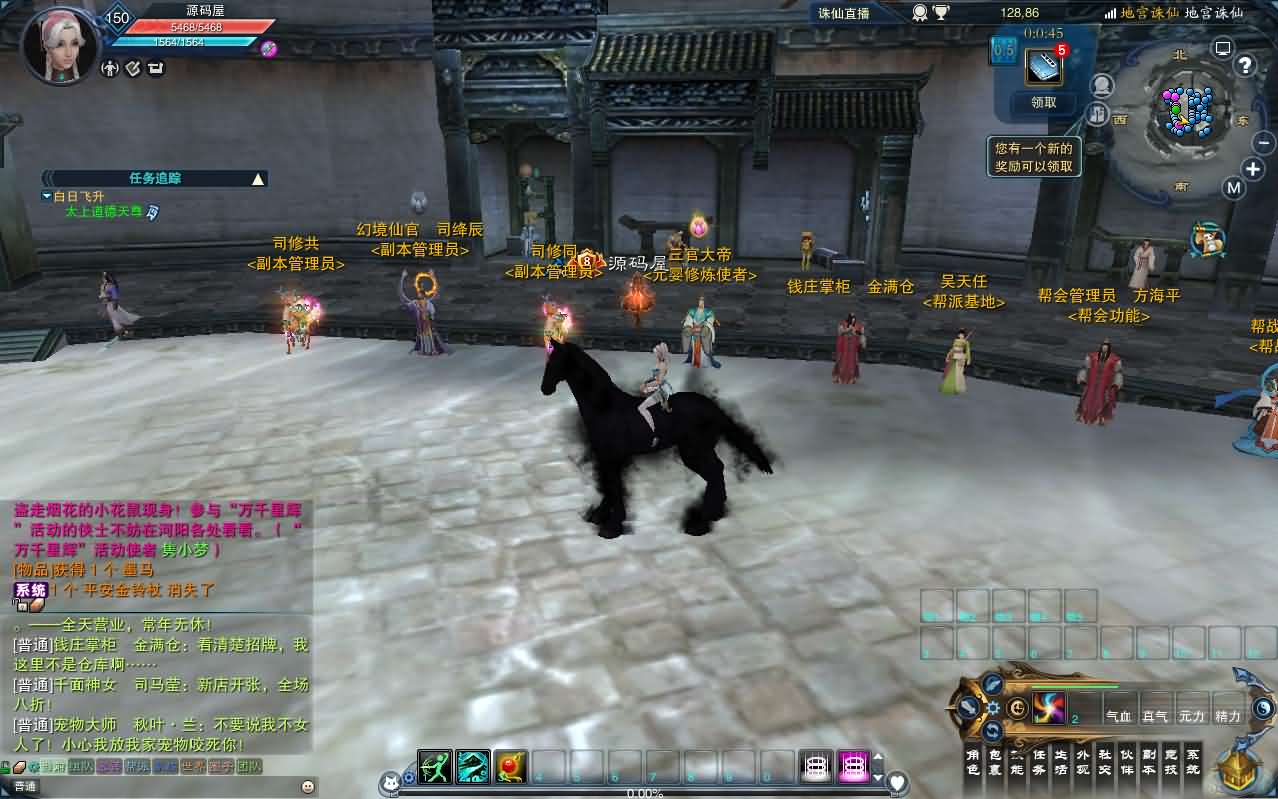
Task: Collapse the 任务追踪 quest tracker
Action: [x=258, y=179]
